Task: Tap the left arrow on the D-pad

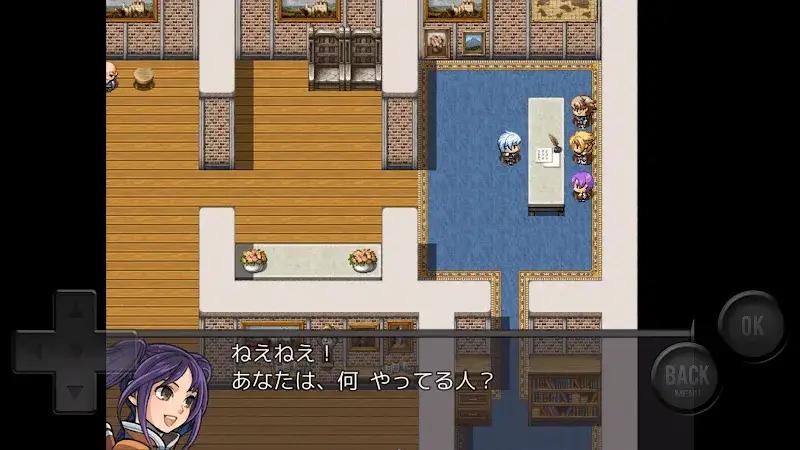Action: (x=35, y=352)
